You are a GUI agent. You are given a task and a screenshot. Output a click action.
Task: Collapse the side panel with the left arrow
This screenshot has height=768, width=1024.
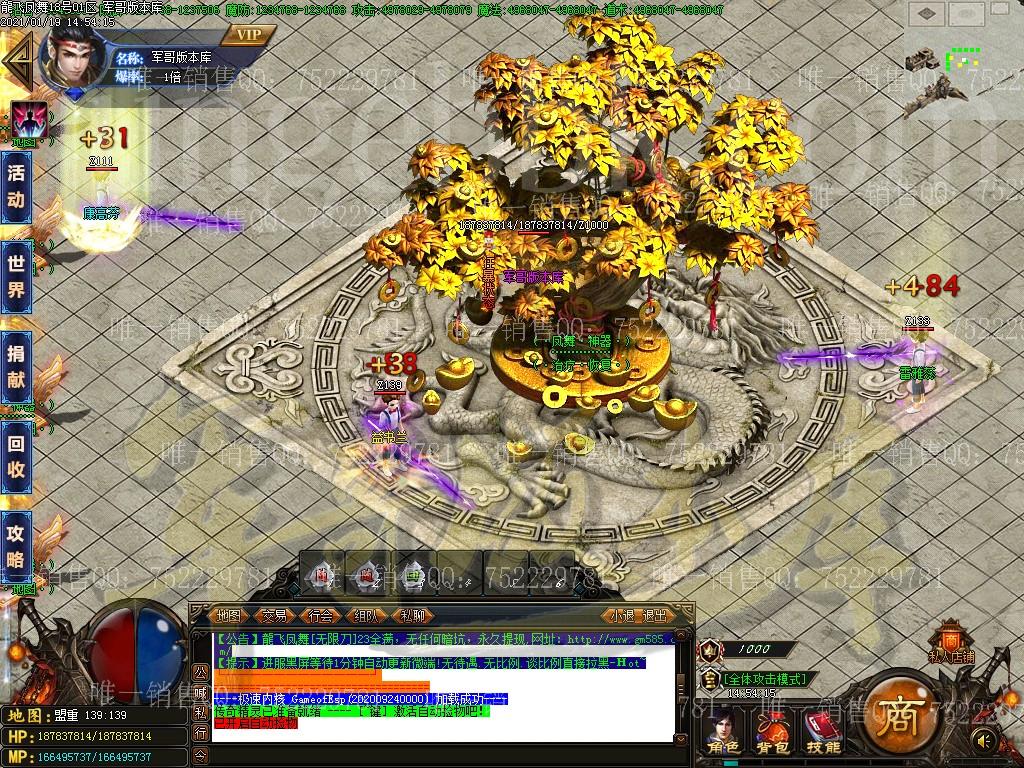point(14,62)
